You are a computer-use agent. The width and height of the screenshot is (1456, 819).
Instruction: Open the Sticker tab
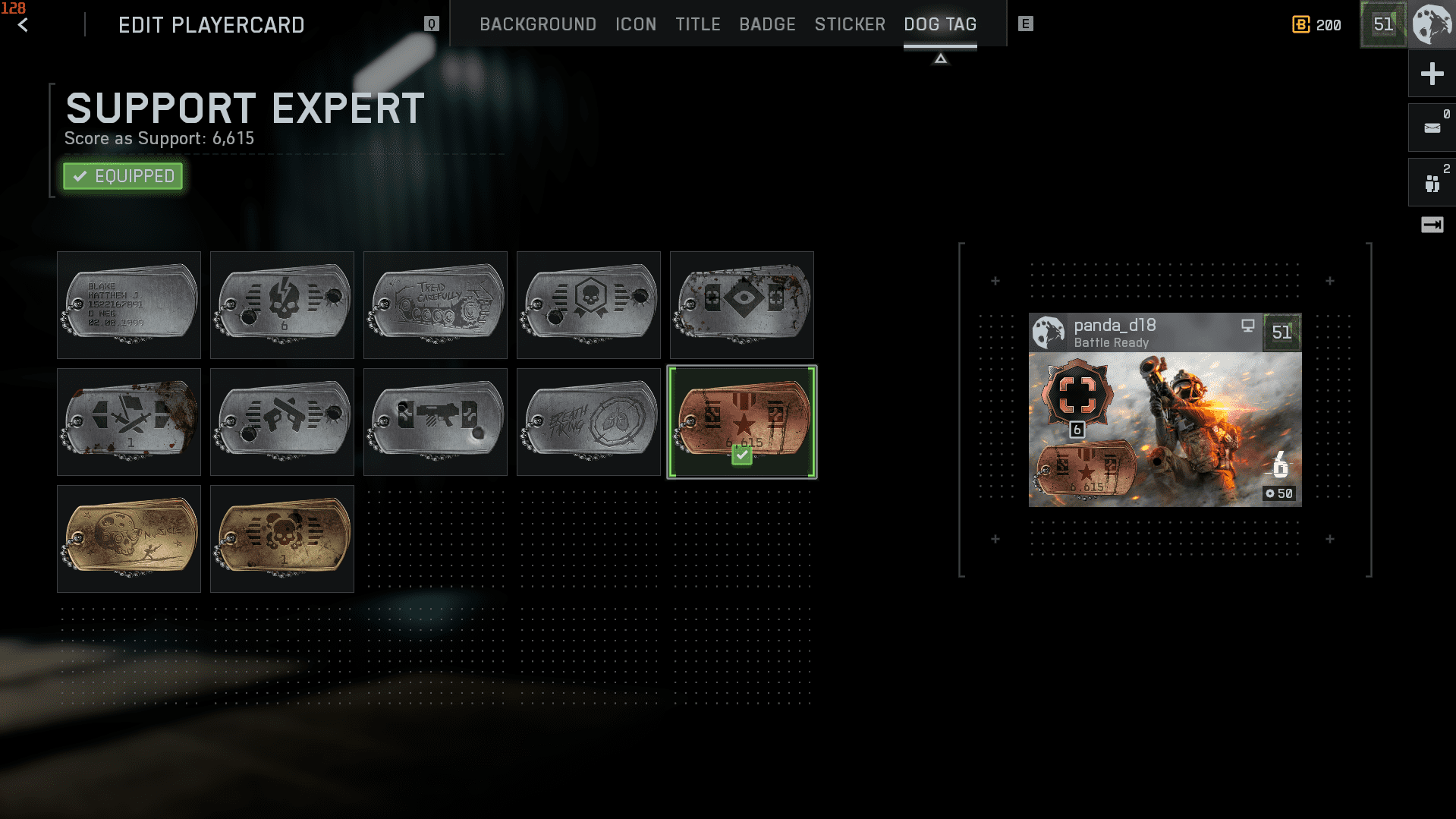[x=850, y=24]
